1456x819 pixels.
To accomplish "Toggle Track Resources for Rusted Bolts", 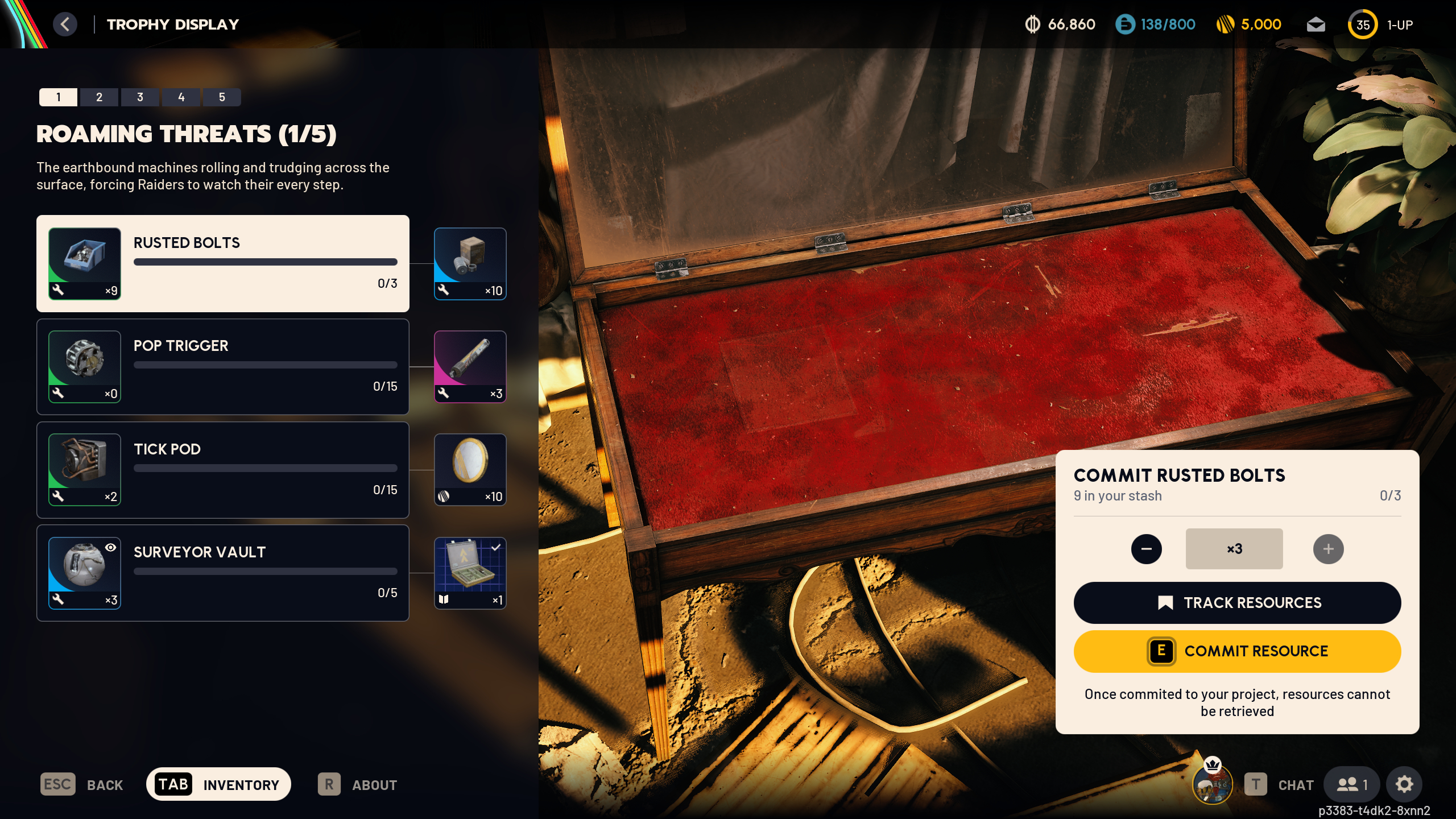I will [1236, 603].
